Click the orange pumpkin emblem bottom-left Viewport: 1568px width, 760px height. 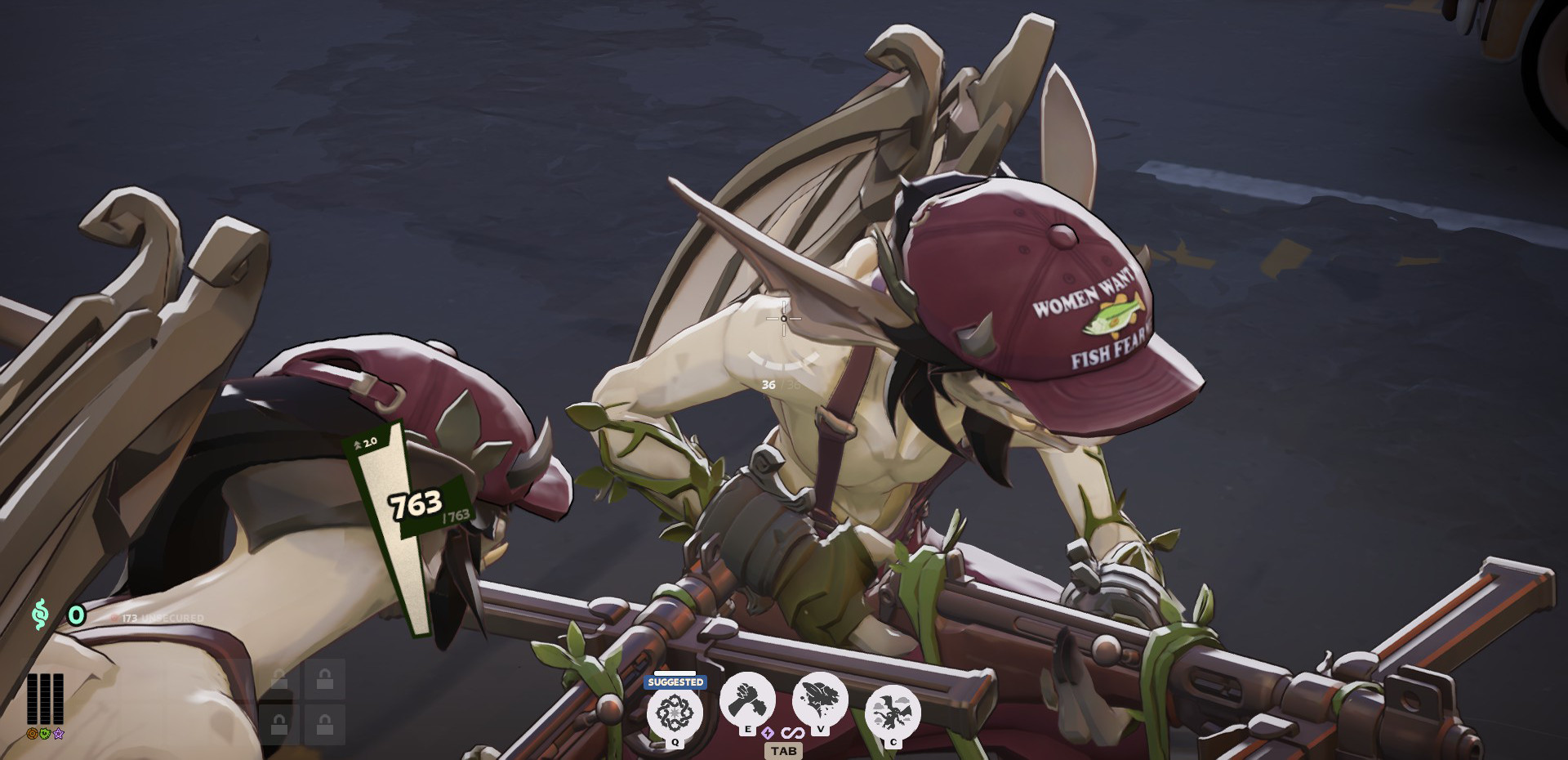(32, 735)
